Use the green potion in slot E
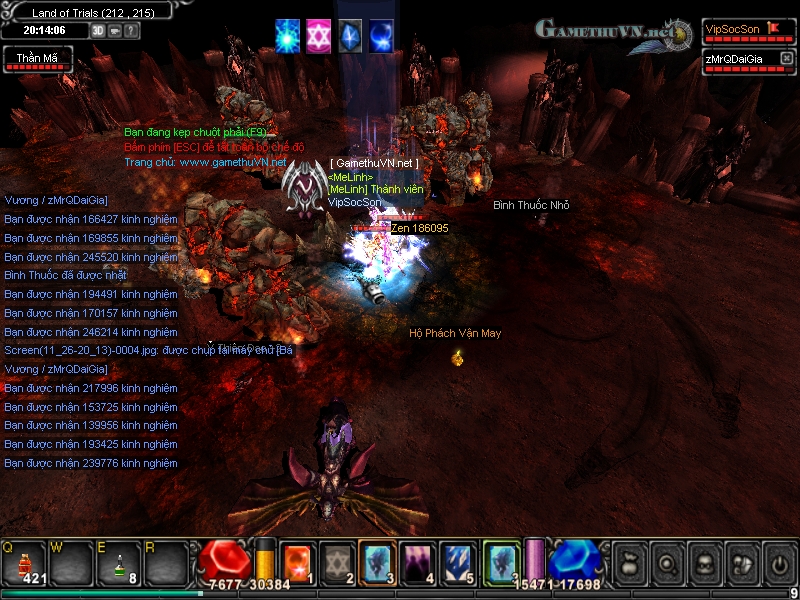Image resolution: width=800 pixels, height=600 pixels. point(118,562)
